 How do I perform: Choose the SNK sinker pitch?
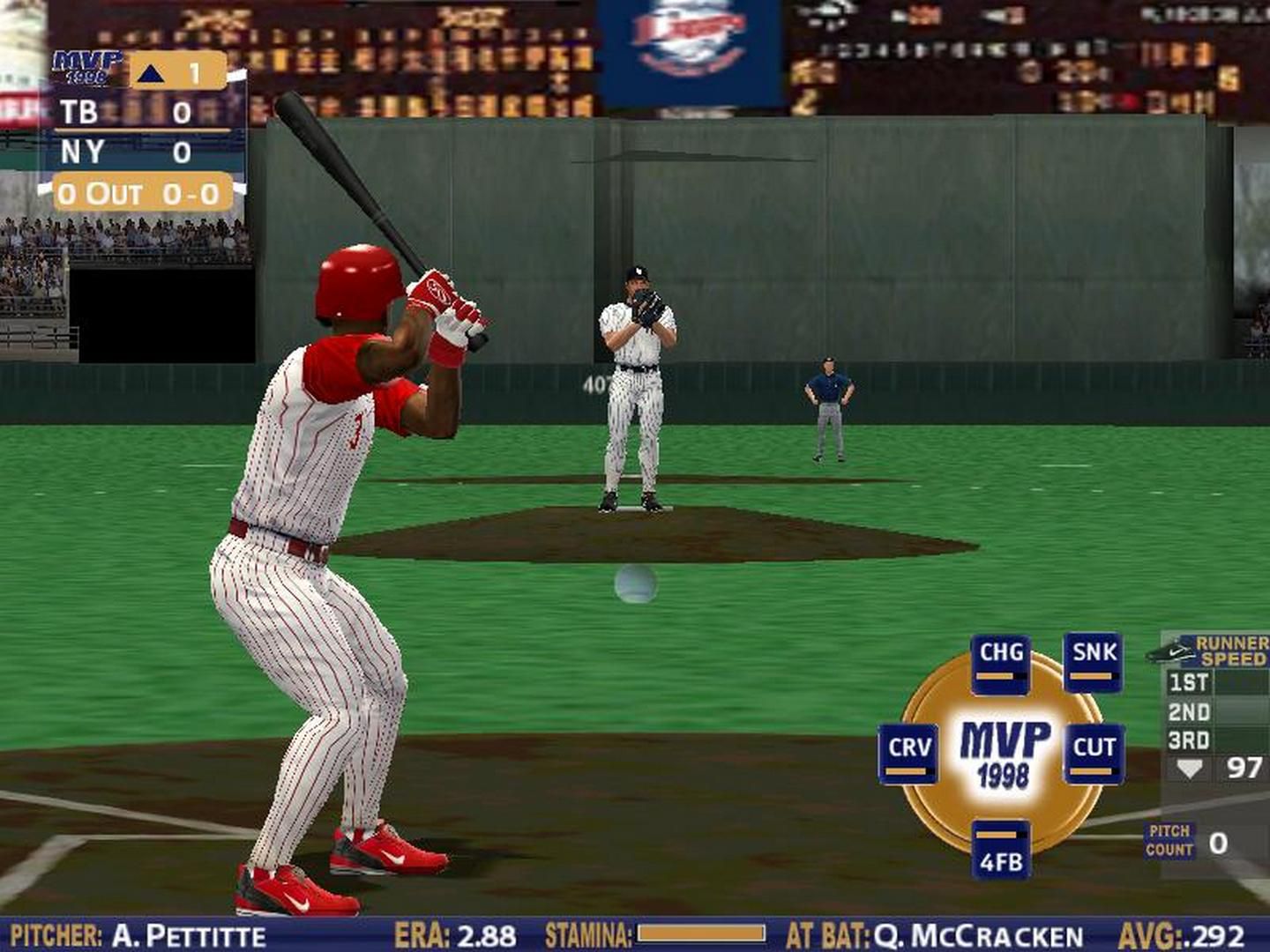1094,661
